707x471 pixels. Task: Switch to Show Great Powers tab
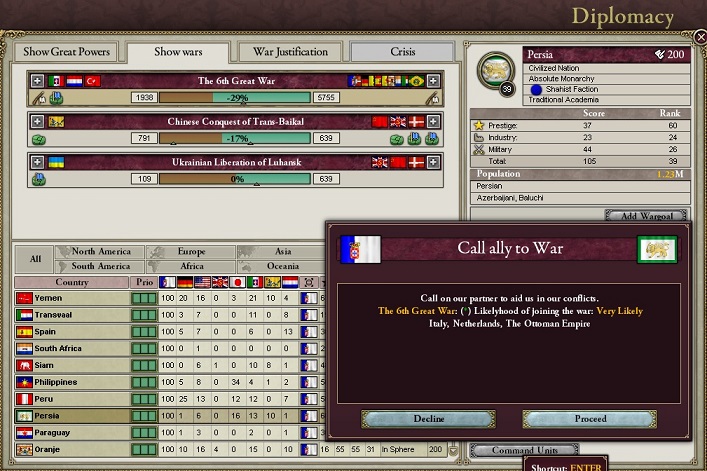tap(65, 52)
